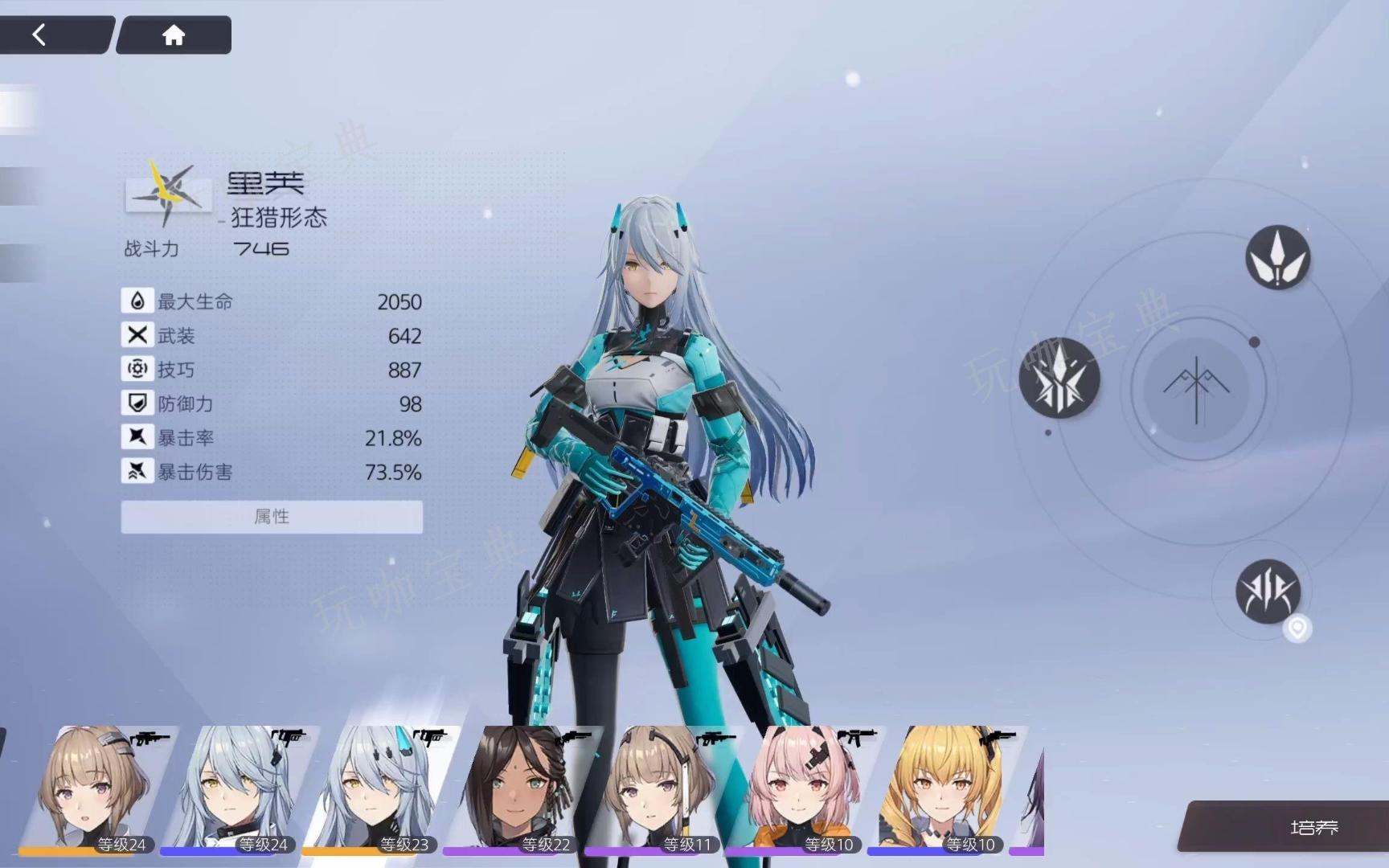
Task: Open the central mountain-shaped skill emblem
Action: point(1196,389)
